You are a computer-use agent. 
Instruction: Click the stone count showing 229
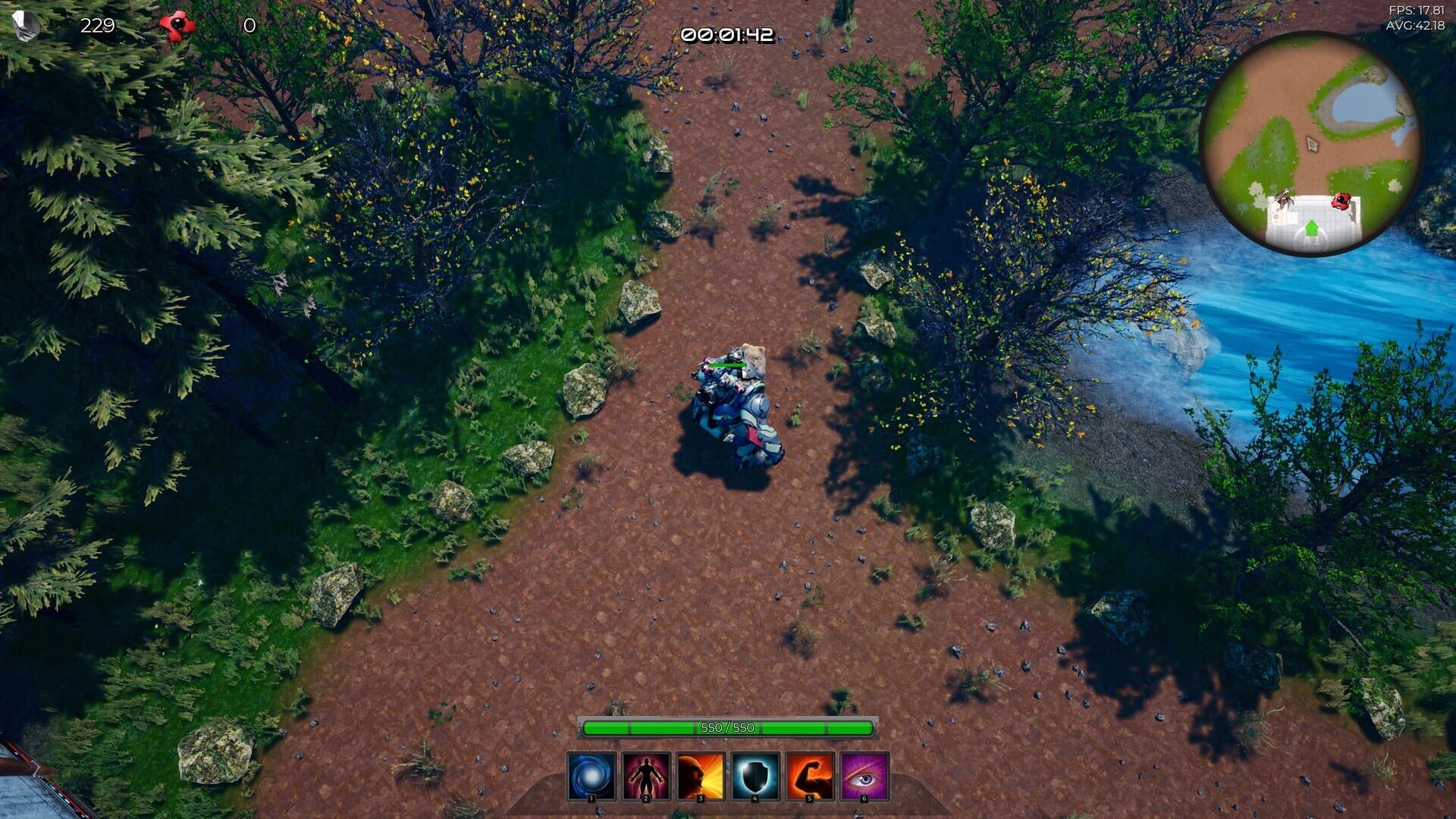coord(97,25)
